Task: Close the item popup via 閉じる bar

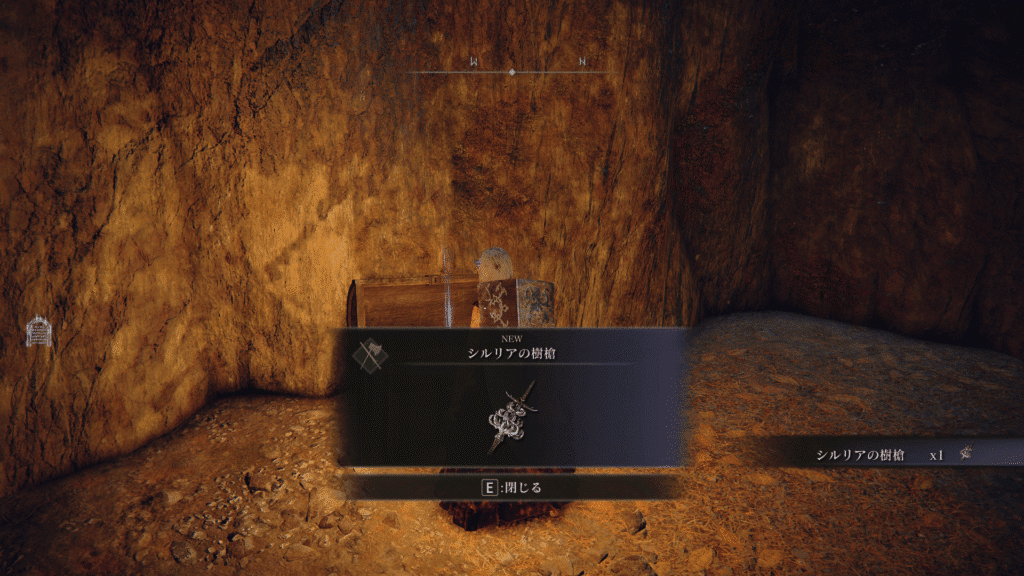Action: point(511,488)
